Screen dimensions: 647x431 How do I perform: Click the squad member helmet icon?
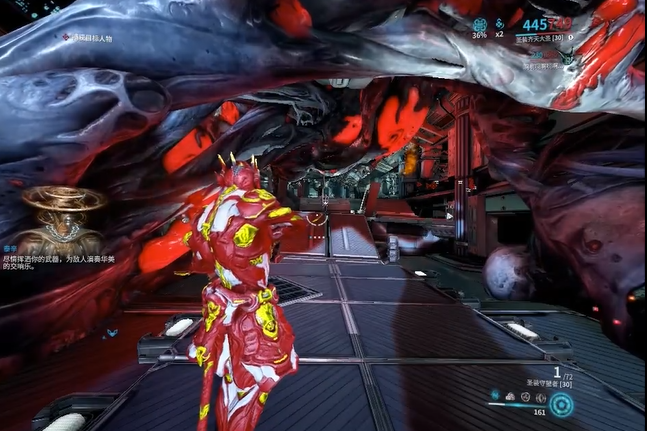pos(566,57)
